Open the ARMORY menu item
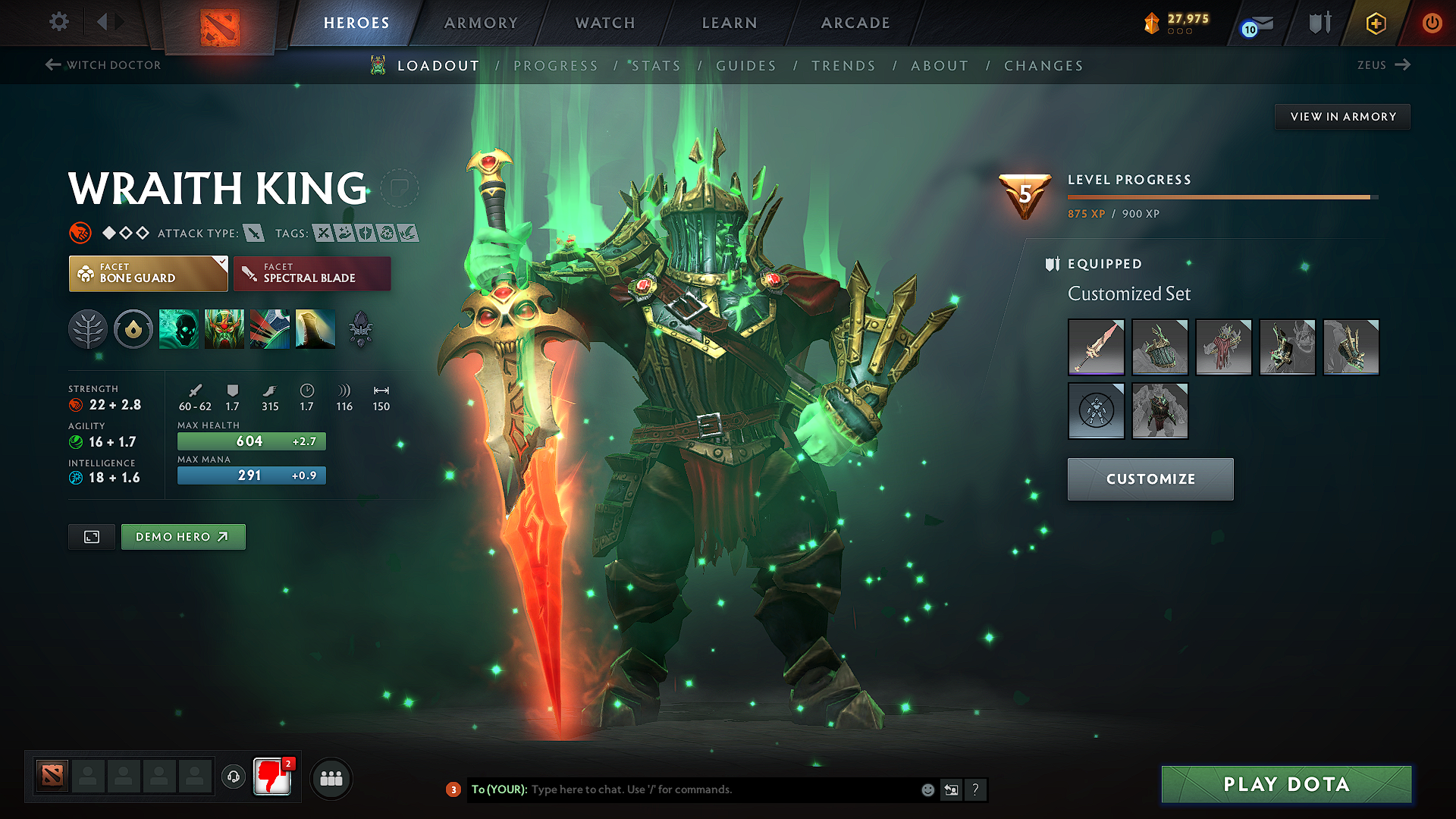This screenshot has height=819, width=1456. click(x=480, y=23)
